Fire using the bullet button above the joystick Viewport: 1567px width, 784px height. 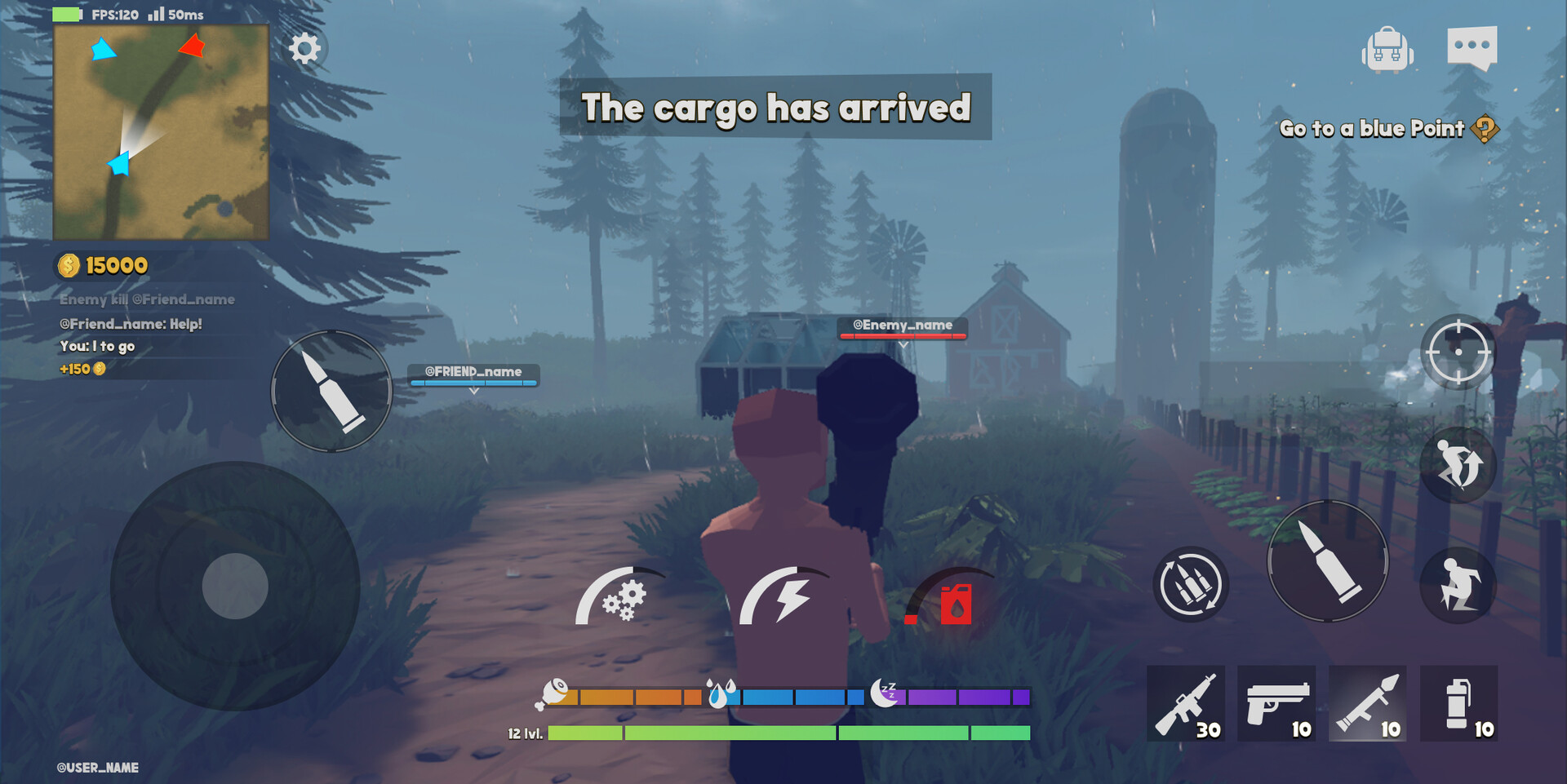(x=331, y=391)
